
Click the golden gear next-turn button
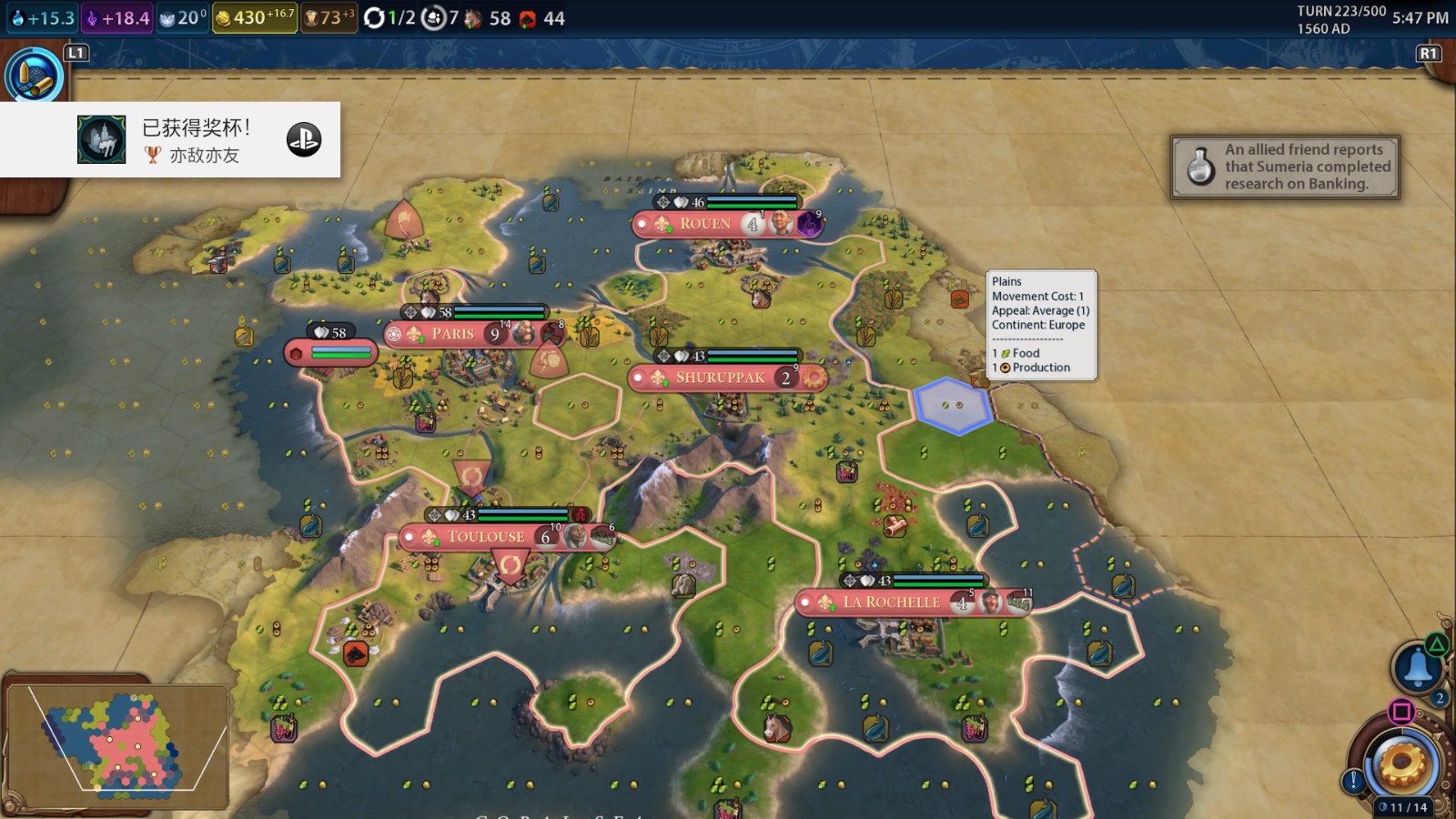(1401, 763)
